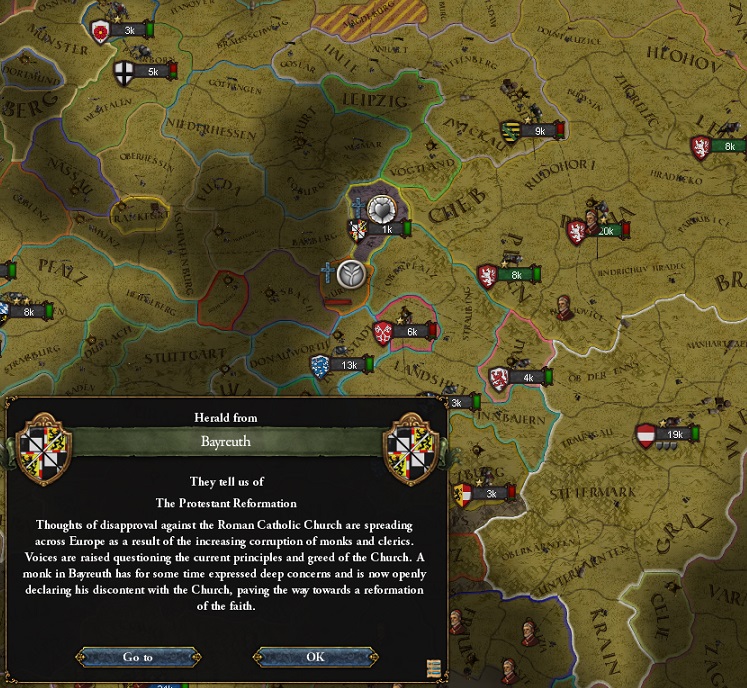
Task: Confirm the herald message with OK
Action: pos(316,657)
